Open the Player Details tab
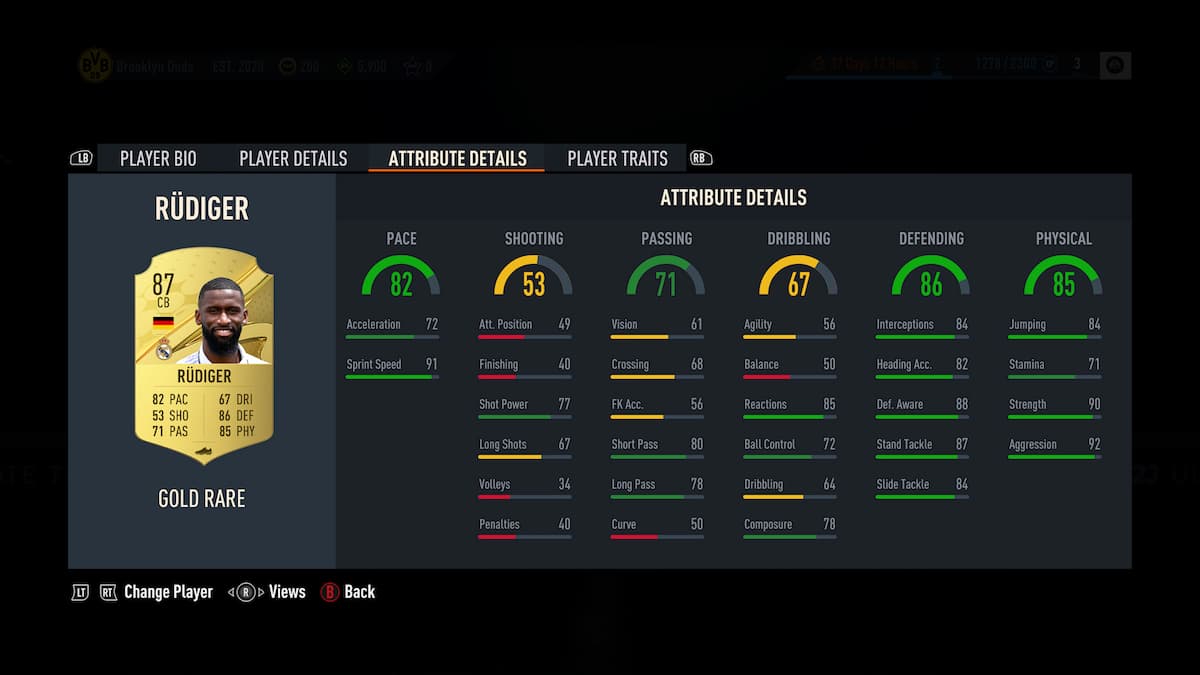This screenshot has height=675, width=1200. [293, 158]
